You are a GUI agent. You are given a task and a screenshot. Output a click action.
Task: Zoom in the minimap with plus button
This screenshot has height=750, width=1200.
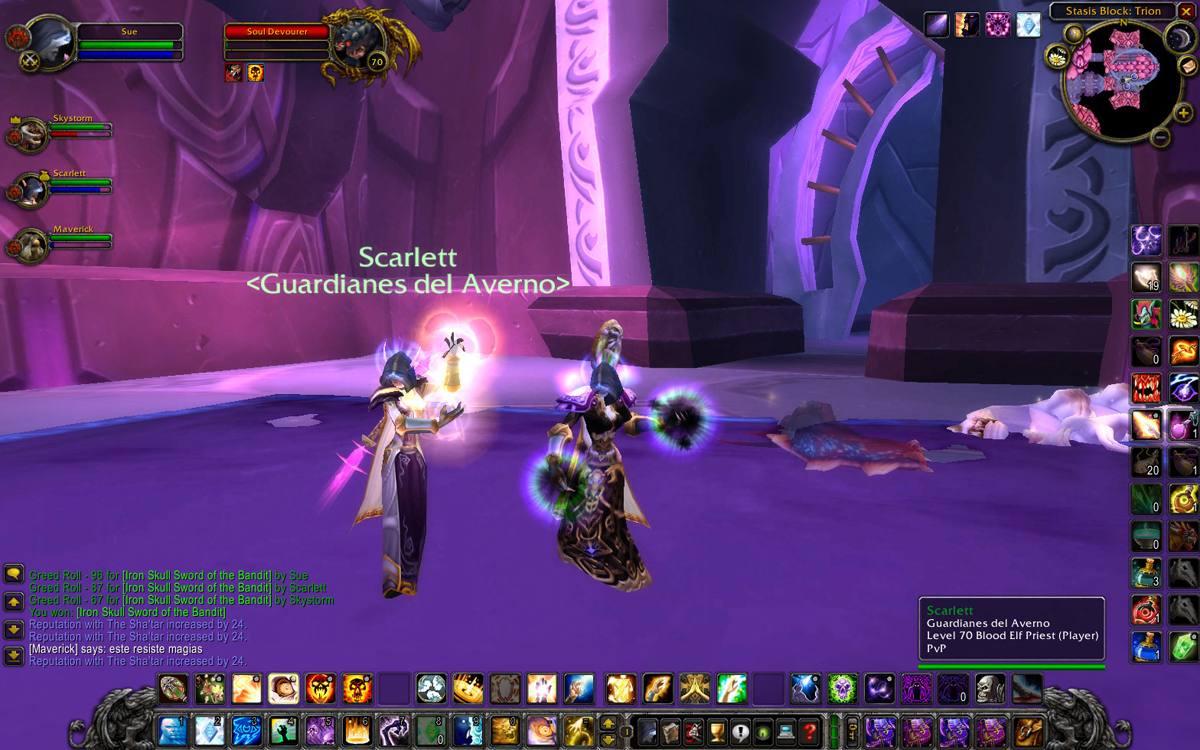1183,113
